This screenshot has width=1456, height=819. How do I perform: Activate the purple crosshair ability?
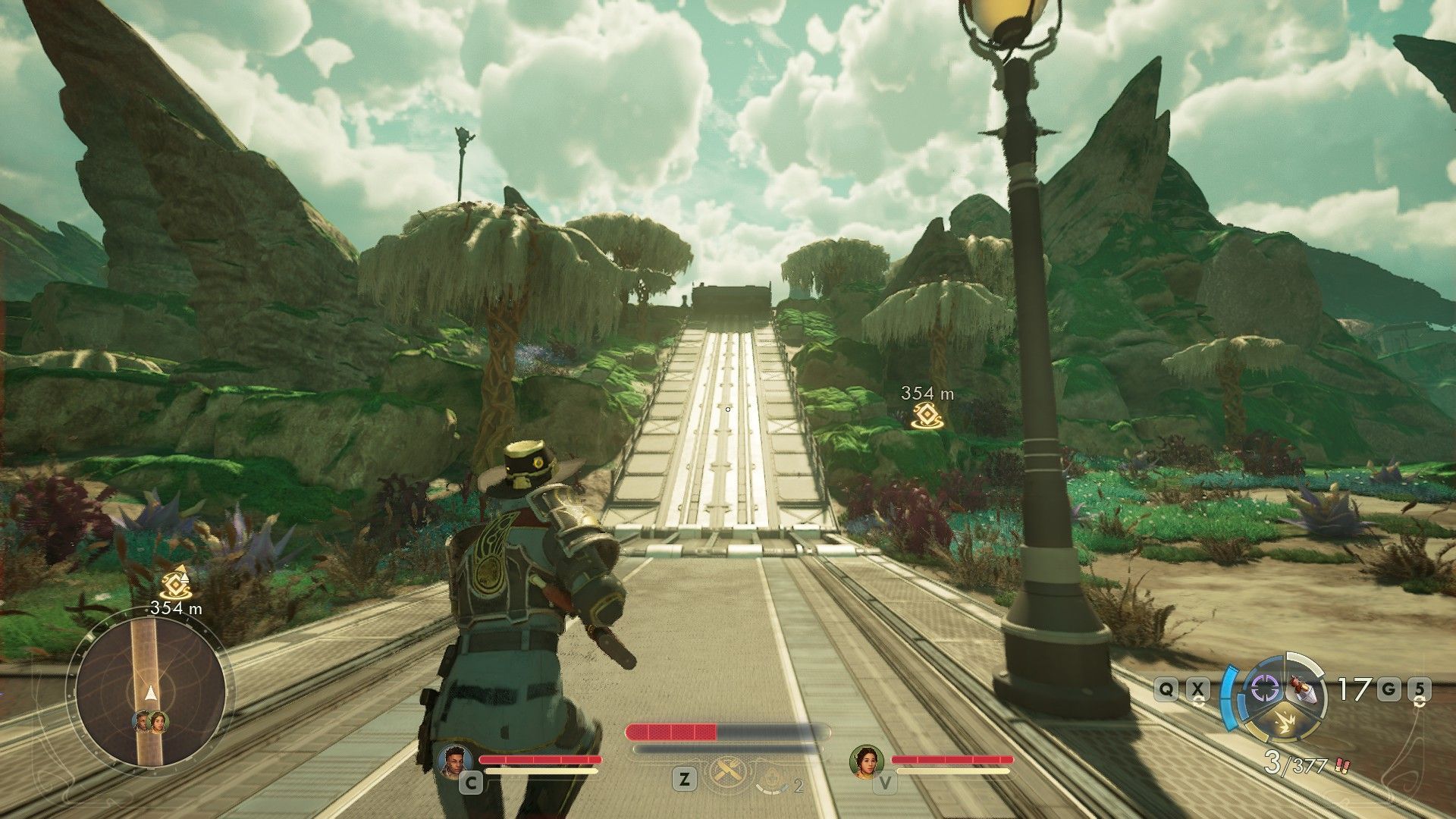(x=1263, y=689)
